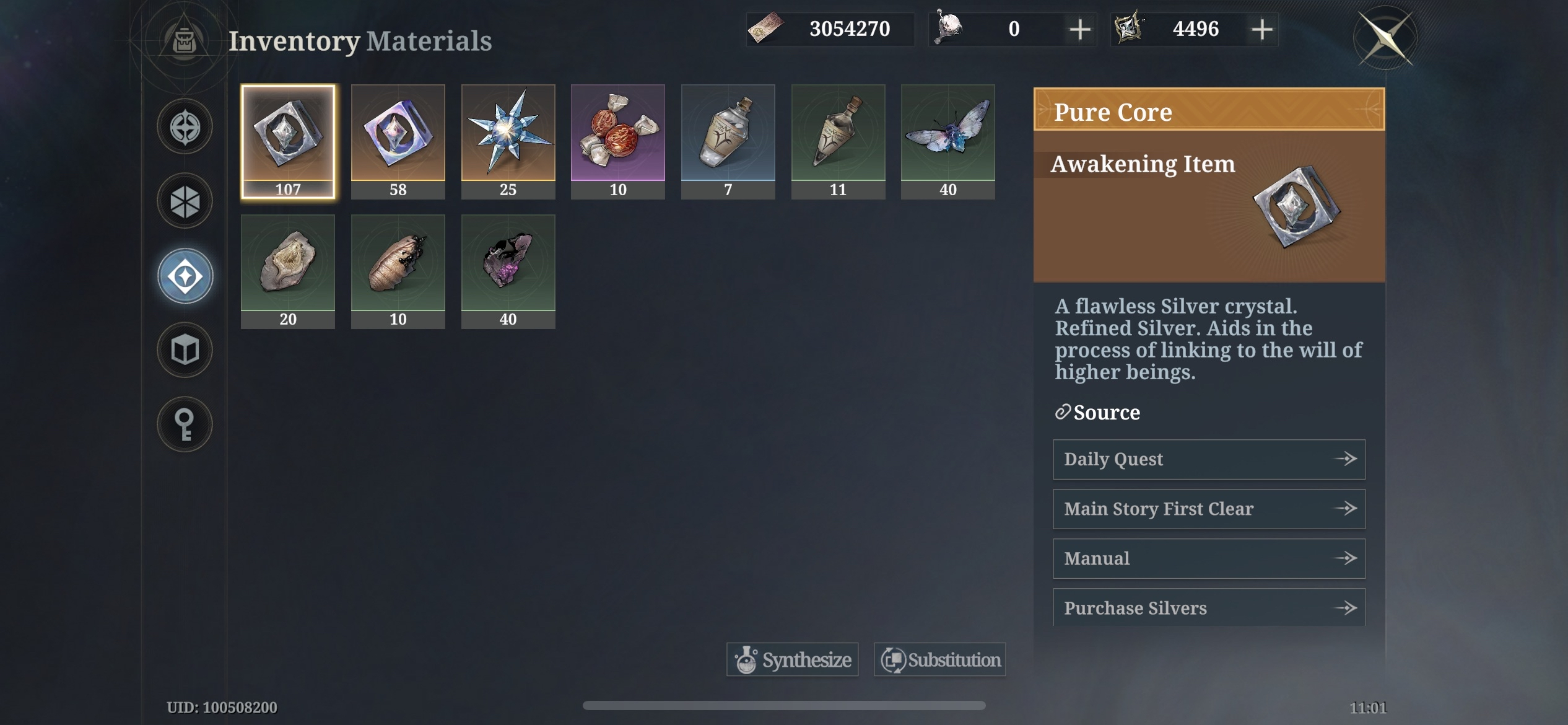Select the pointed vial item with 11
1568x725 pixels.
838,141
